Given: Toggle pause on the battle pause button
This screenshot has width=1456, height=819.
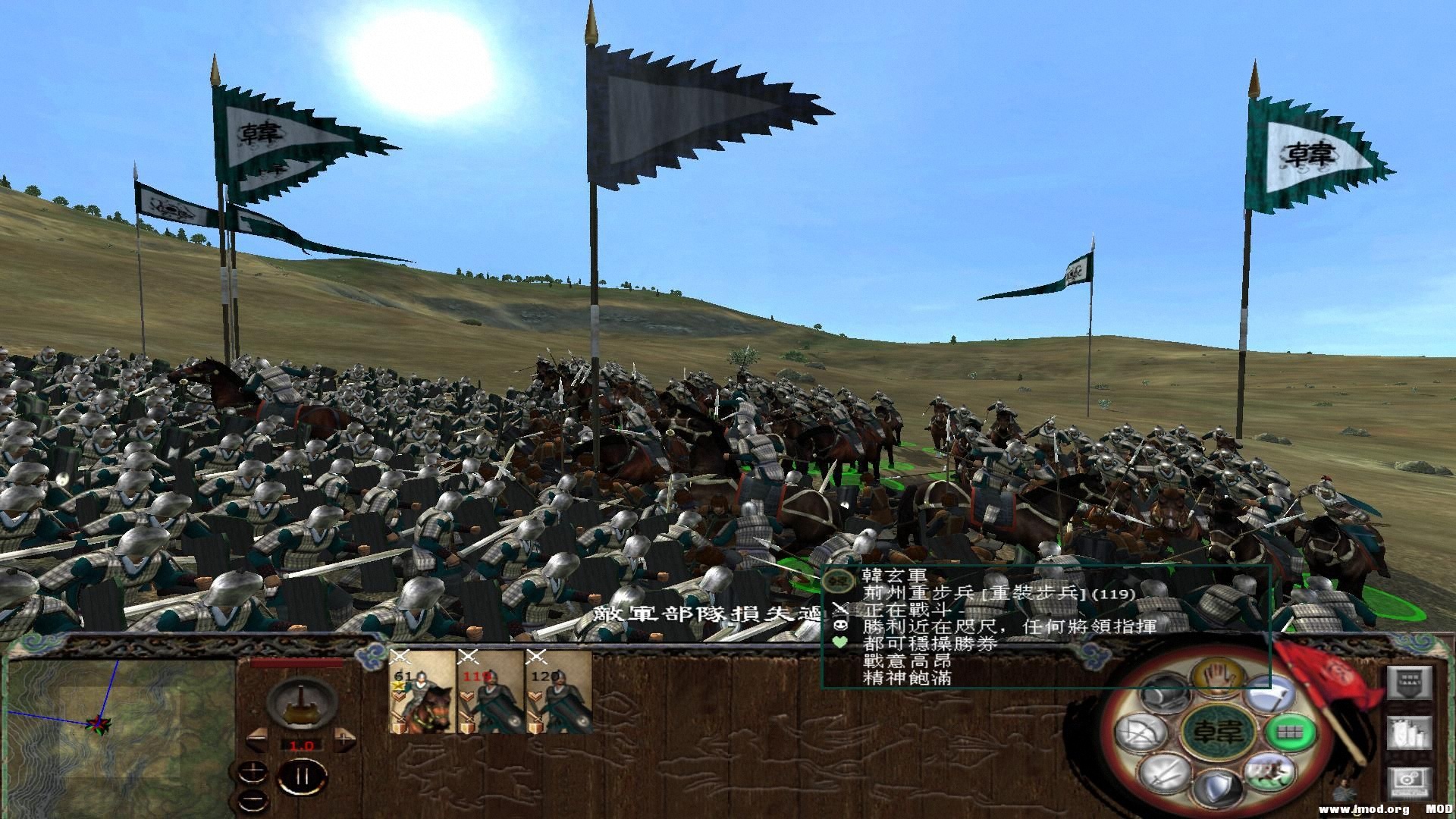Looking at the screenshot, I should pos(302,777).
